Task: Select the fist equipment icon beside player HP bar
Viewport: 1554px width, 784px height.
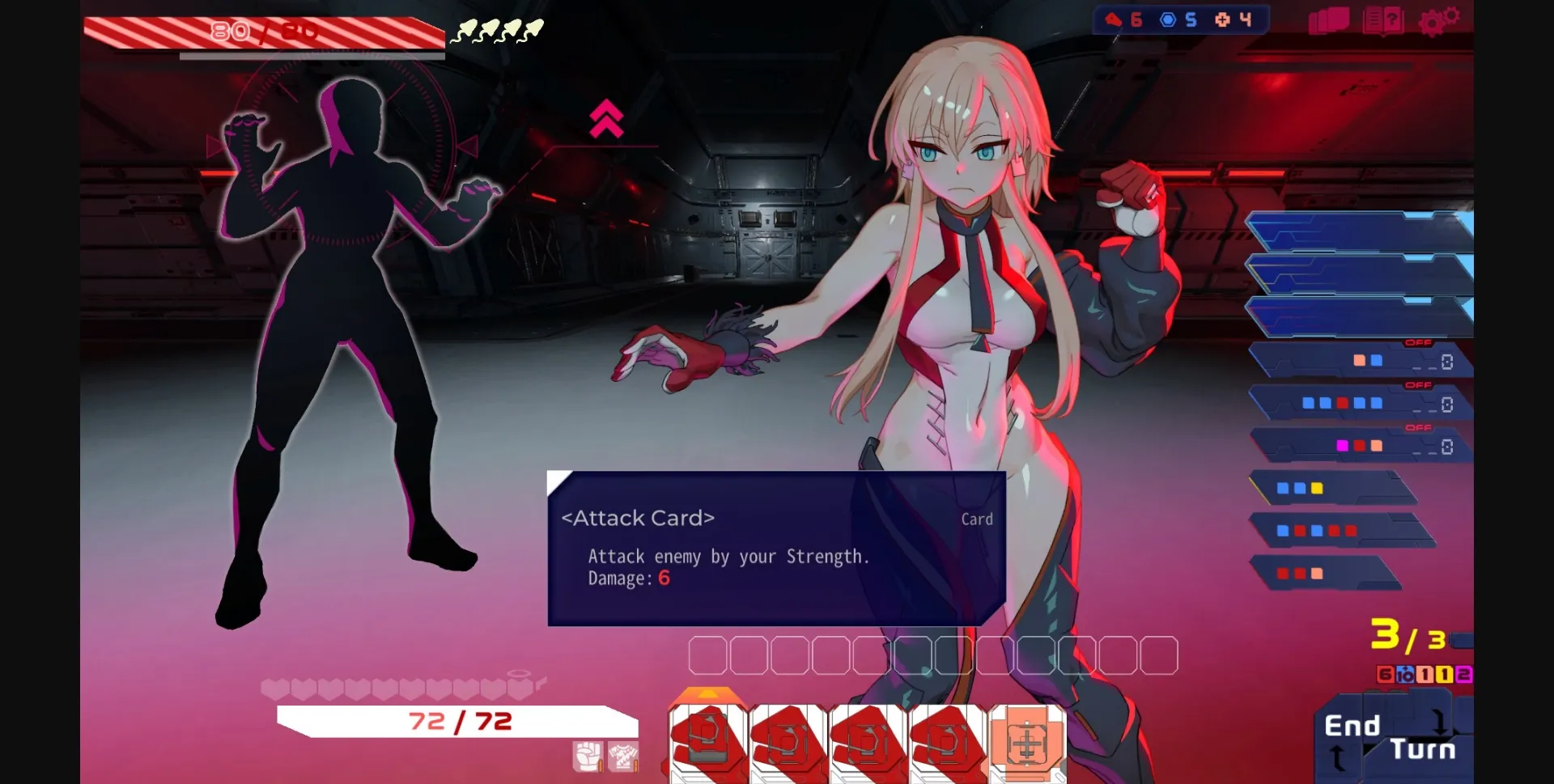Action: [589, 757]
